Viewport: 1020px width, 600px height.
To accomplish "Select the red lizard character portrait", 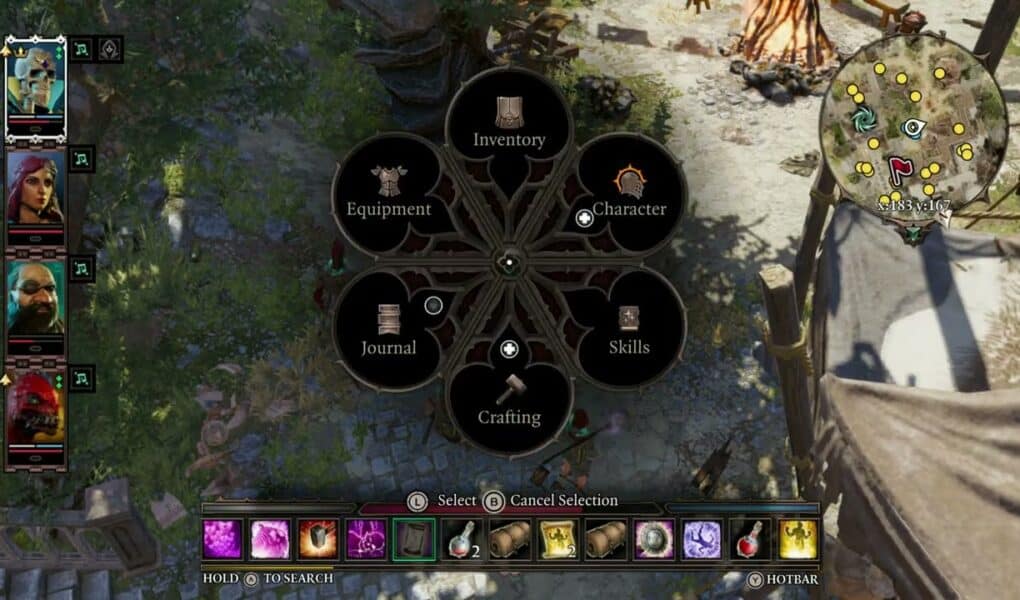I will [x=36, y=408].
